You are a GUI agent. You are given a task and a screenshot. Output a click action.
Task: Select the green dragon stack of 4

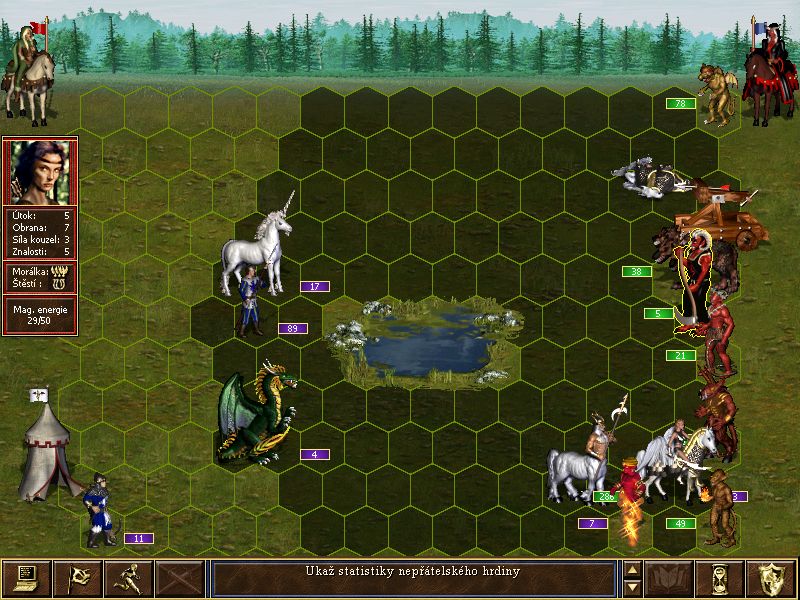(256, 418)
